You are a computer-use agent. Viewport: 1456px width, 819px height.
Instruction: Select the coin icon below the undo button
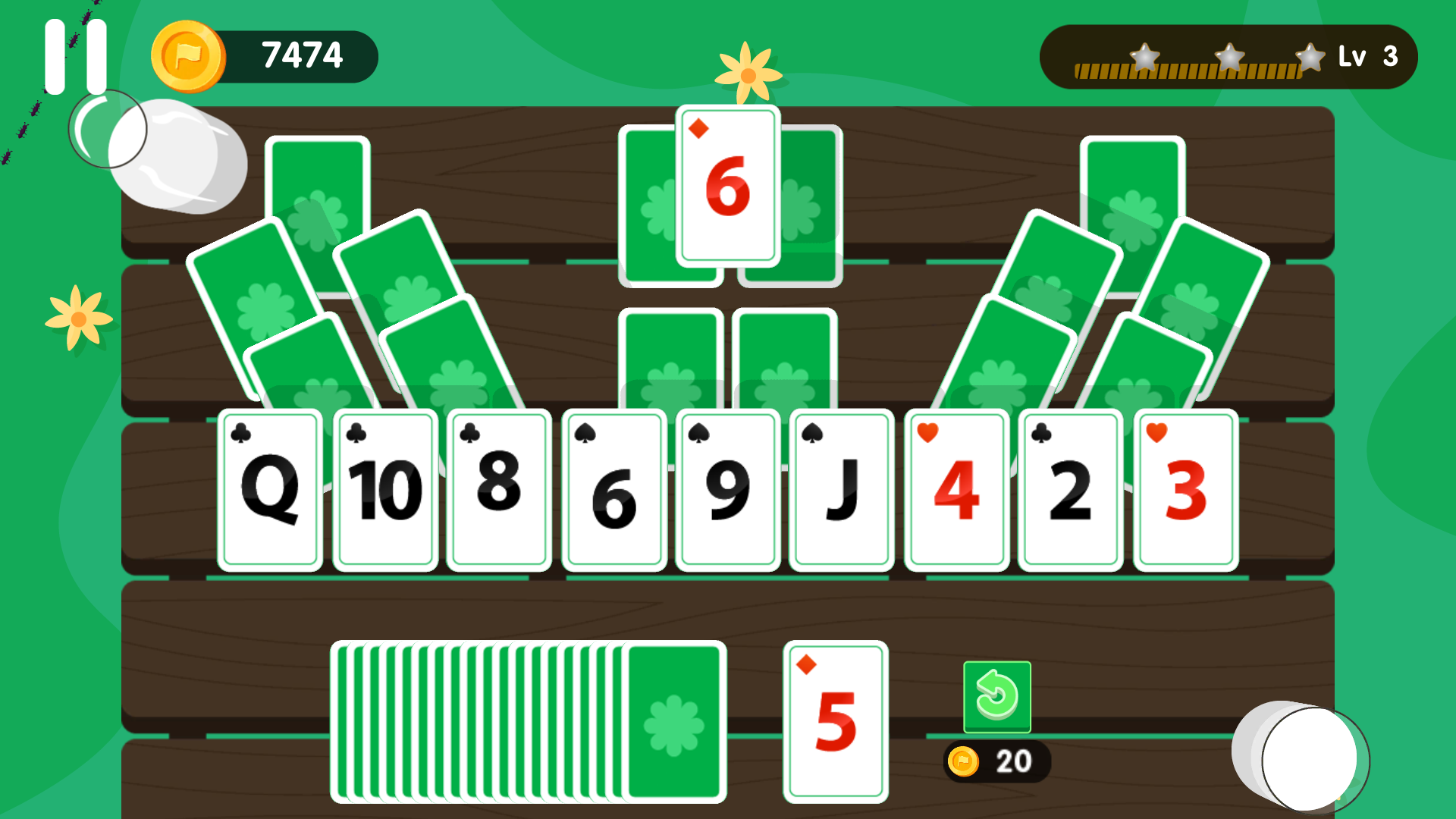click(964, 759)
